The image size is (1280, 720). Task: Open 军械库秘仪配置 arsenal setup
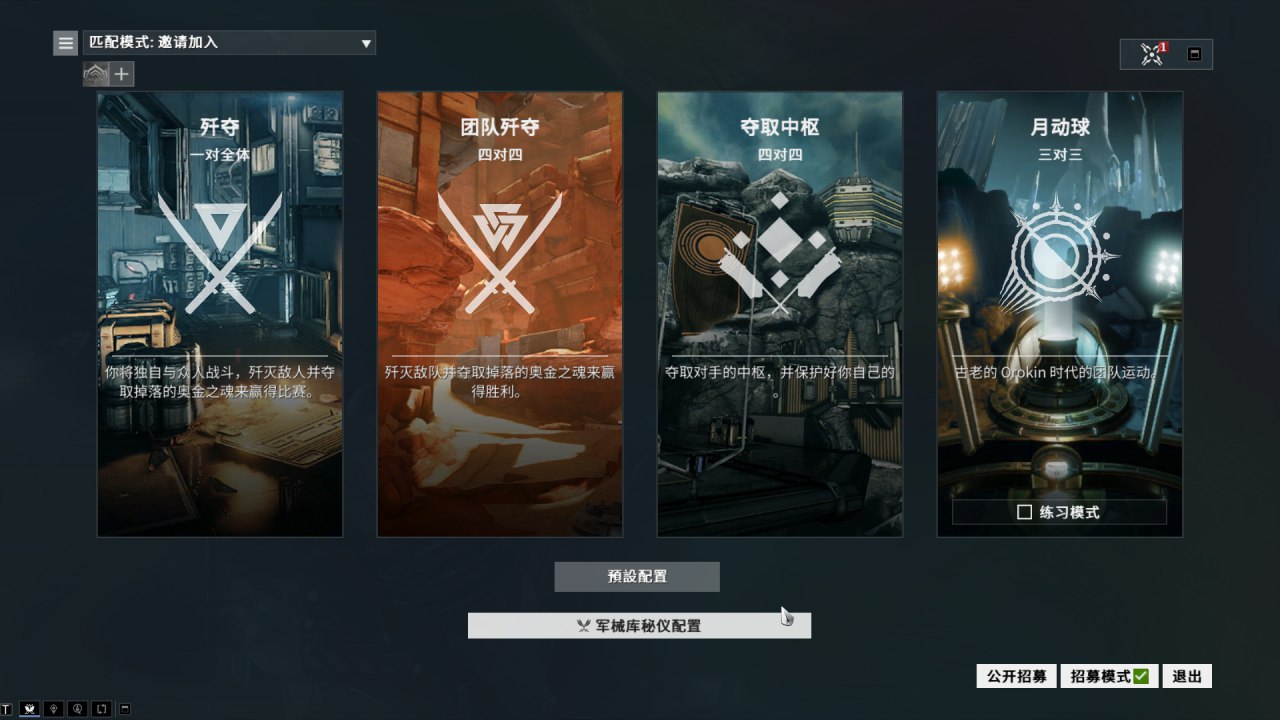pos(639,626)
